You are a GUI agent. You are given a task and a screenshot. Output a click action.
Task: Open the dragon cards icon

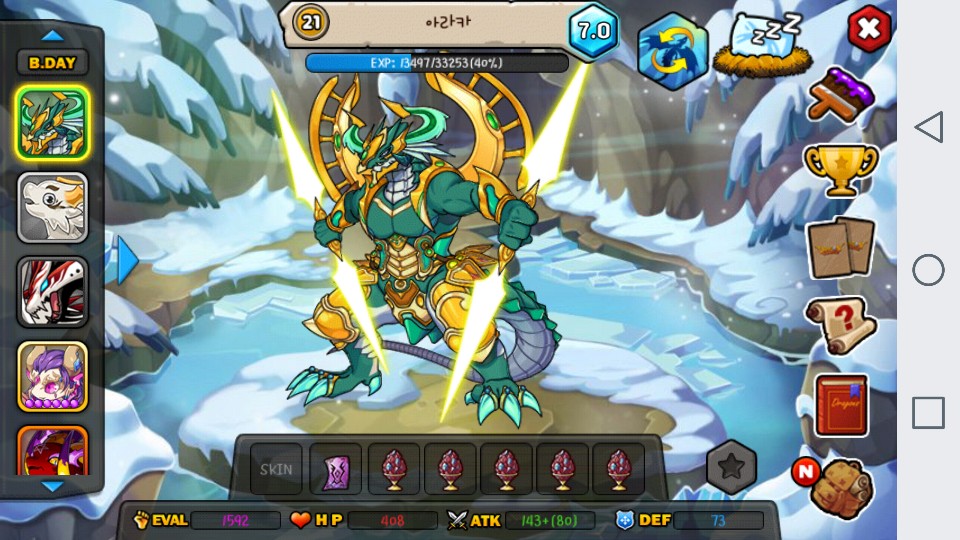[840, 247]
